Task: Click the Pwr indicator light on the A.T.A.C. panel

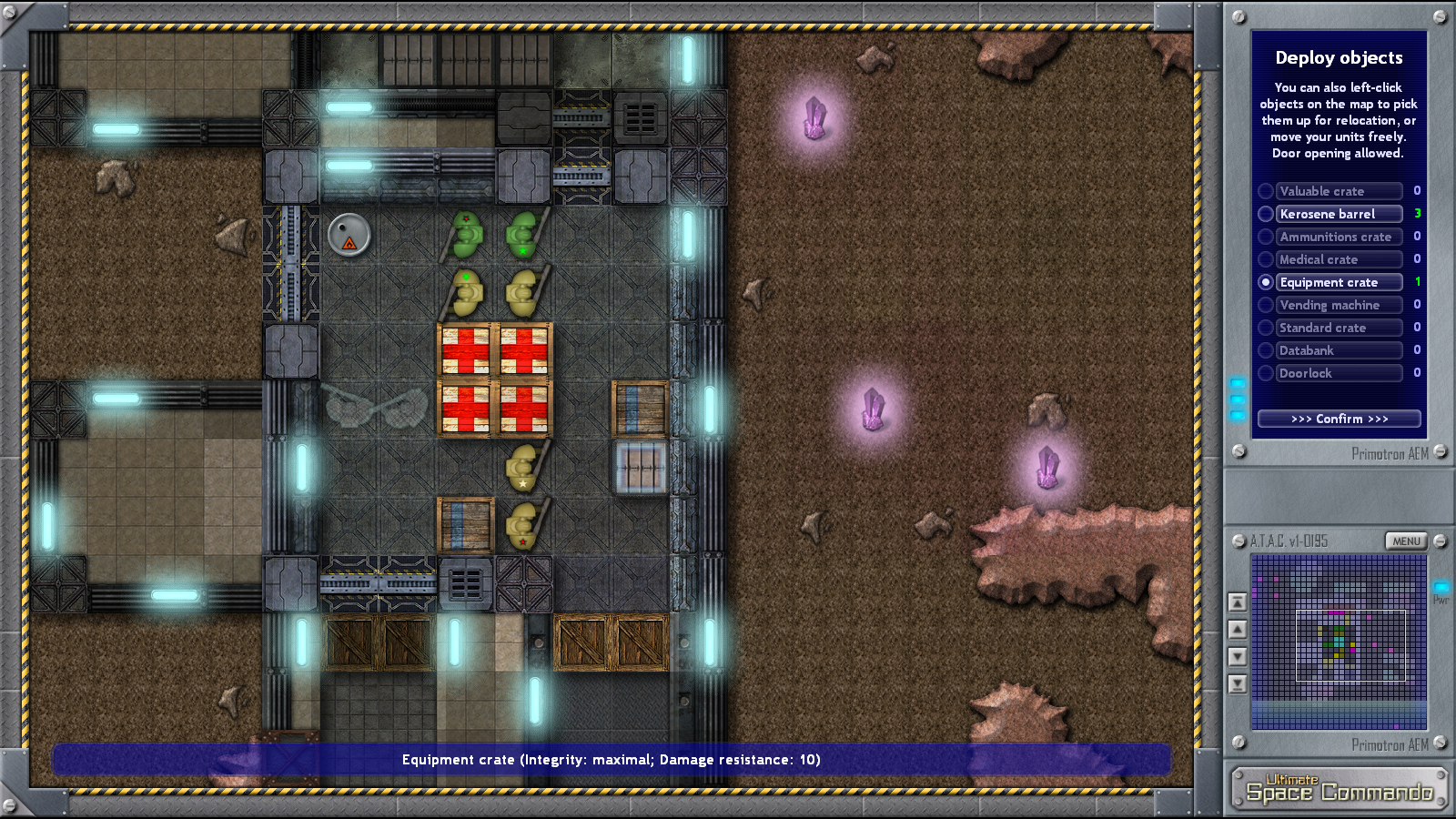Action: coord(1441,587)
